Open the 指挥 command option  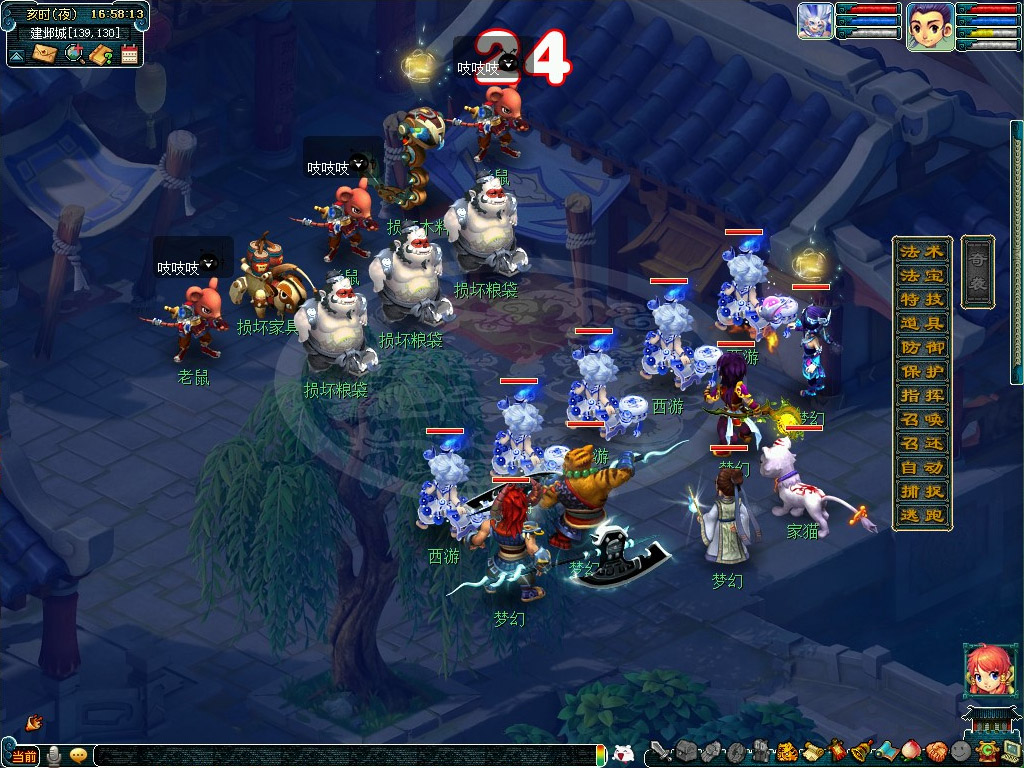coord(920,395)
